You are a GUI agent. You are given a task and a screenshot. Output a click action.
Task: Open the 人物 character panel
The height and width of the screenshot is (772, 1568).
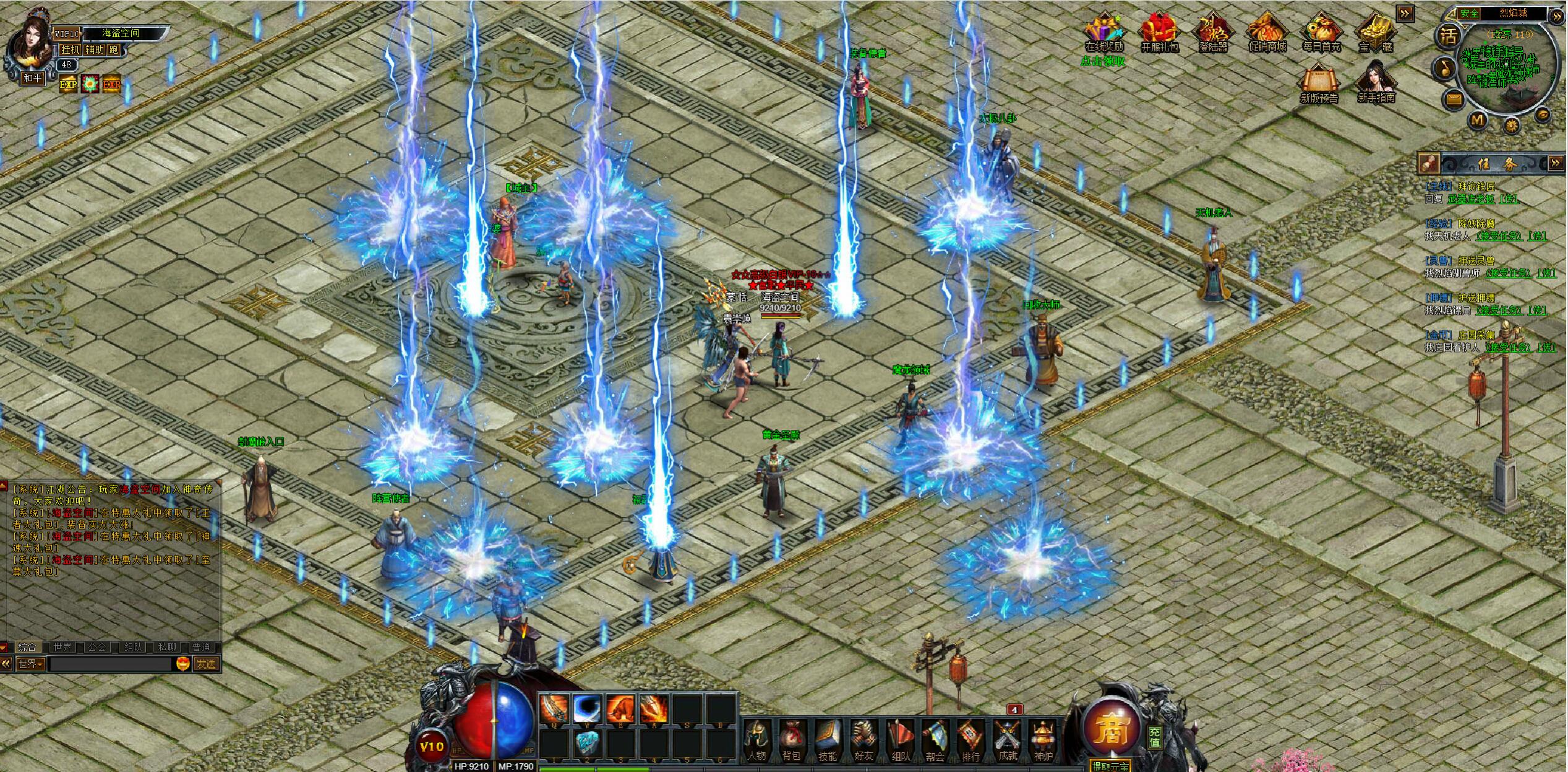(x=757, y=740)
